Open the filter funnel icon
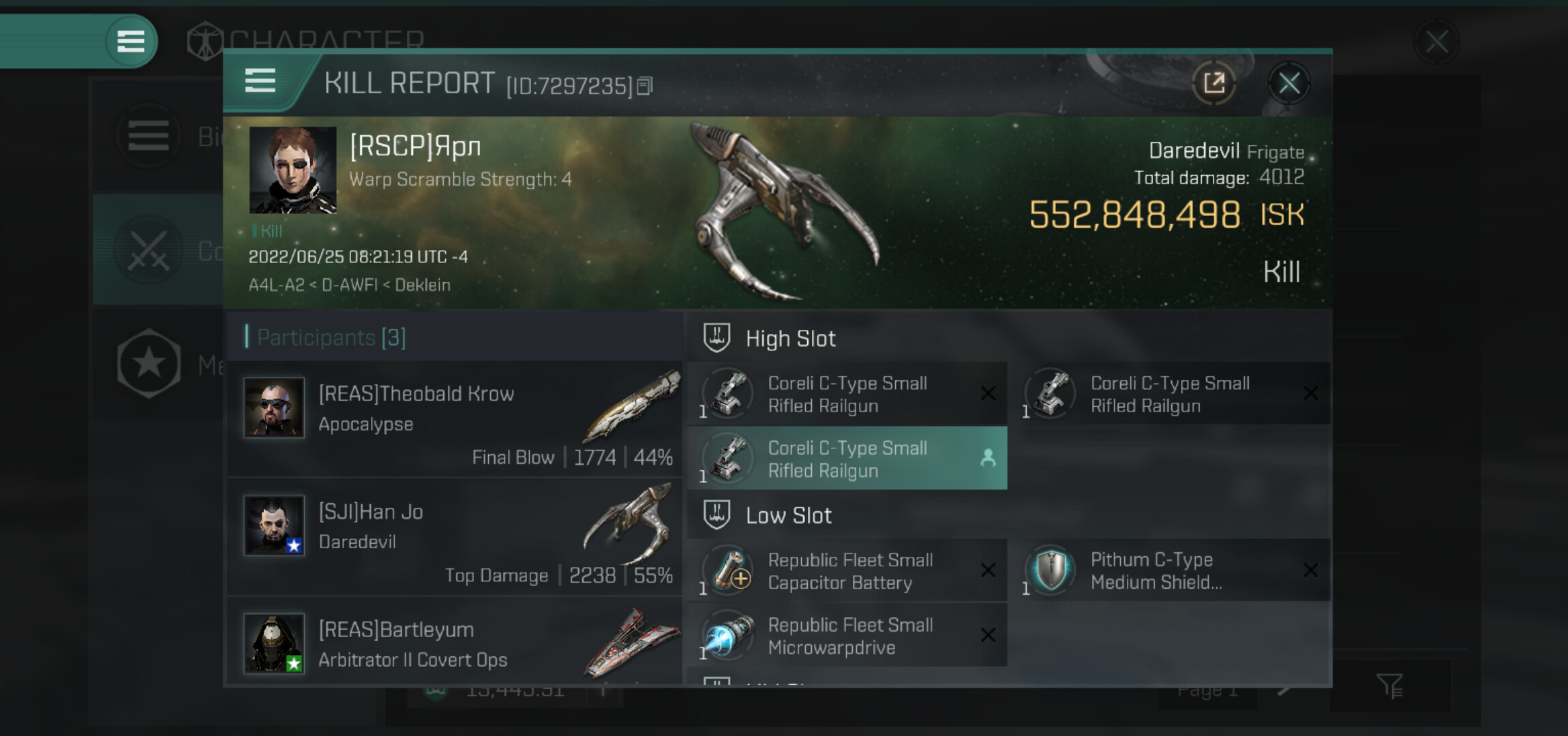1568x736 pixels. (x=1389, y=686)
